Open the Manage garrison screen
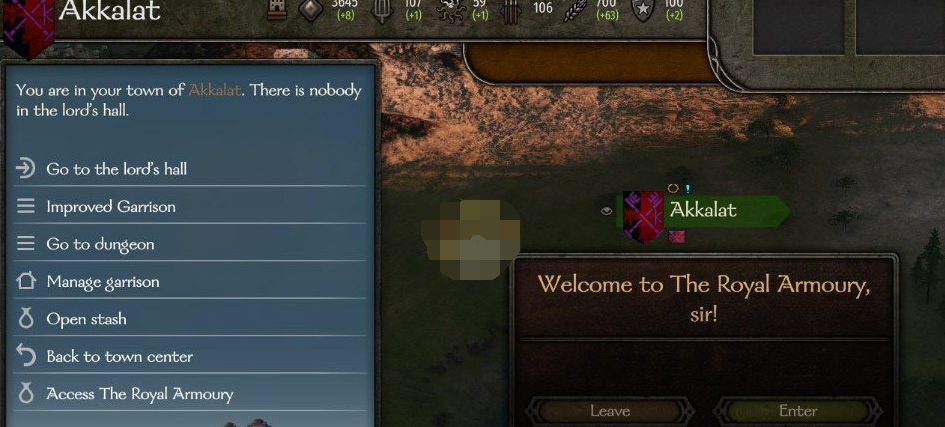 click(103, 282)
